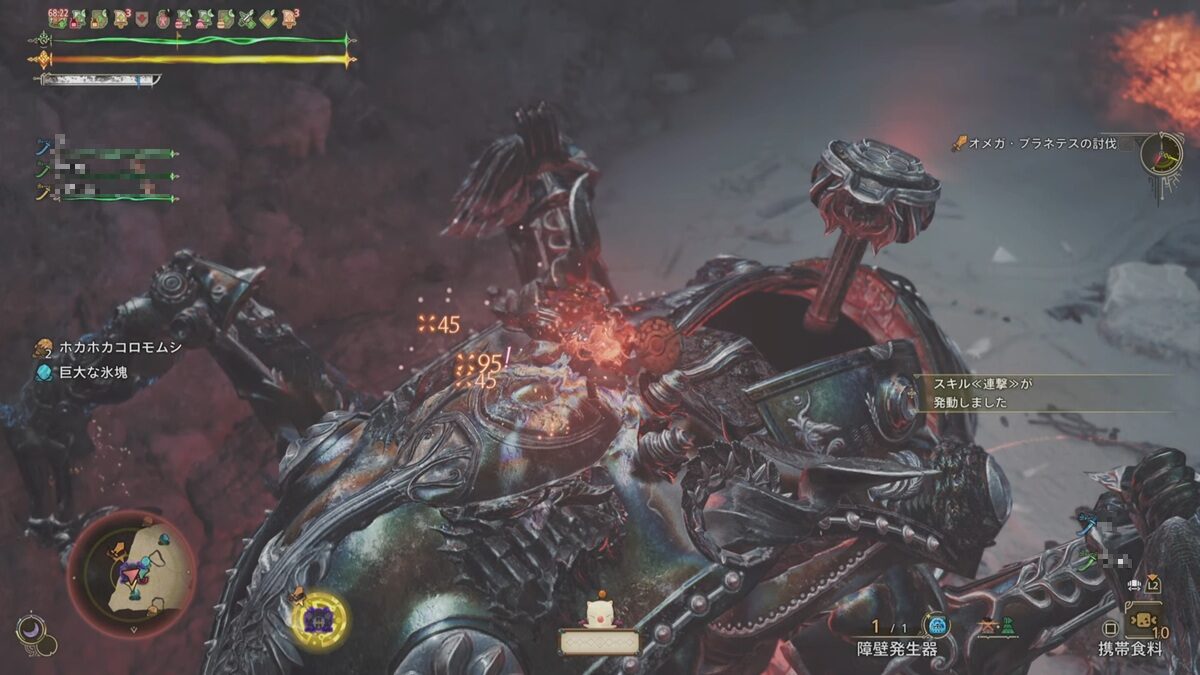
Task: Open the オメガ・プラネテスの討伐 quest tracker
Action: 1040,144
